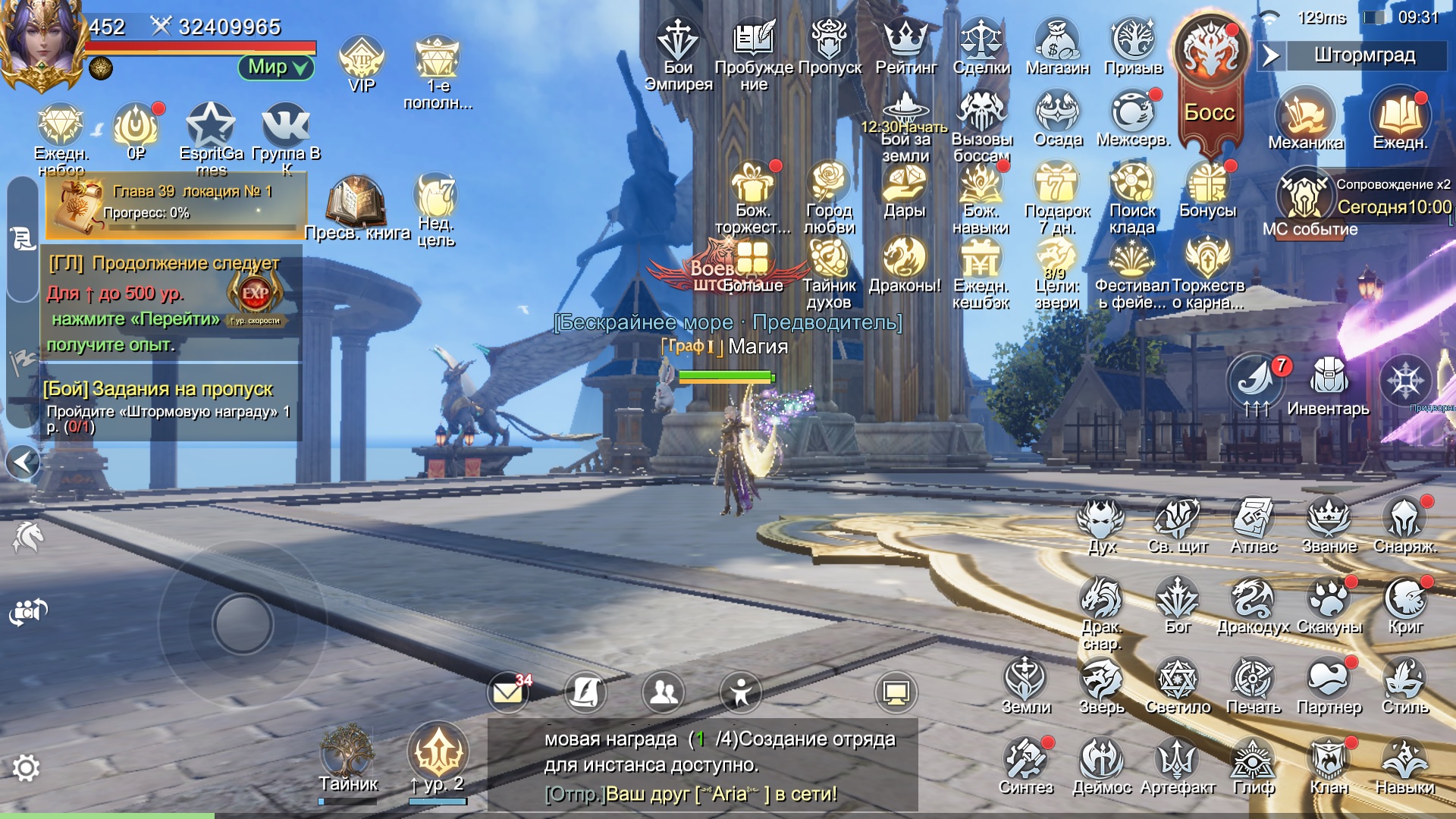The image size is (1456, 819).
Task: Select the Продолжение следует quest tracker
Action: click(171, 303)
